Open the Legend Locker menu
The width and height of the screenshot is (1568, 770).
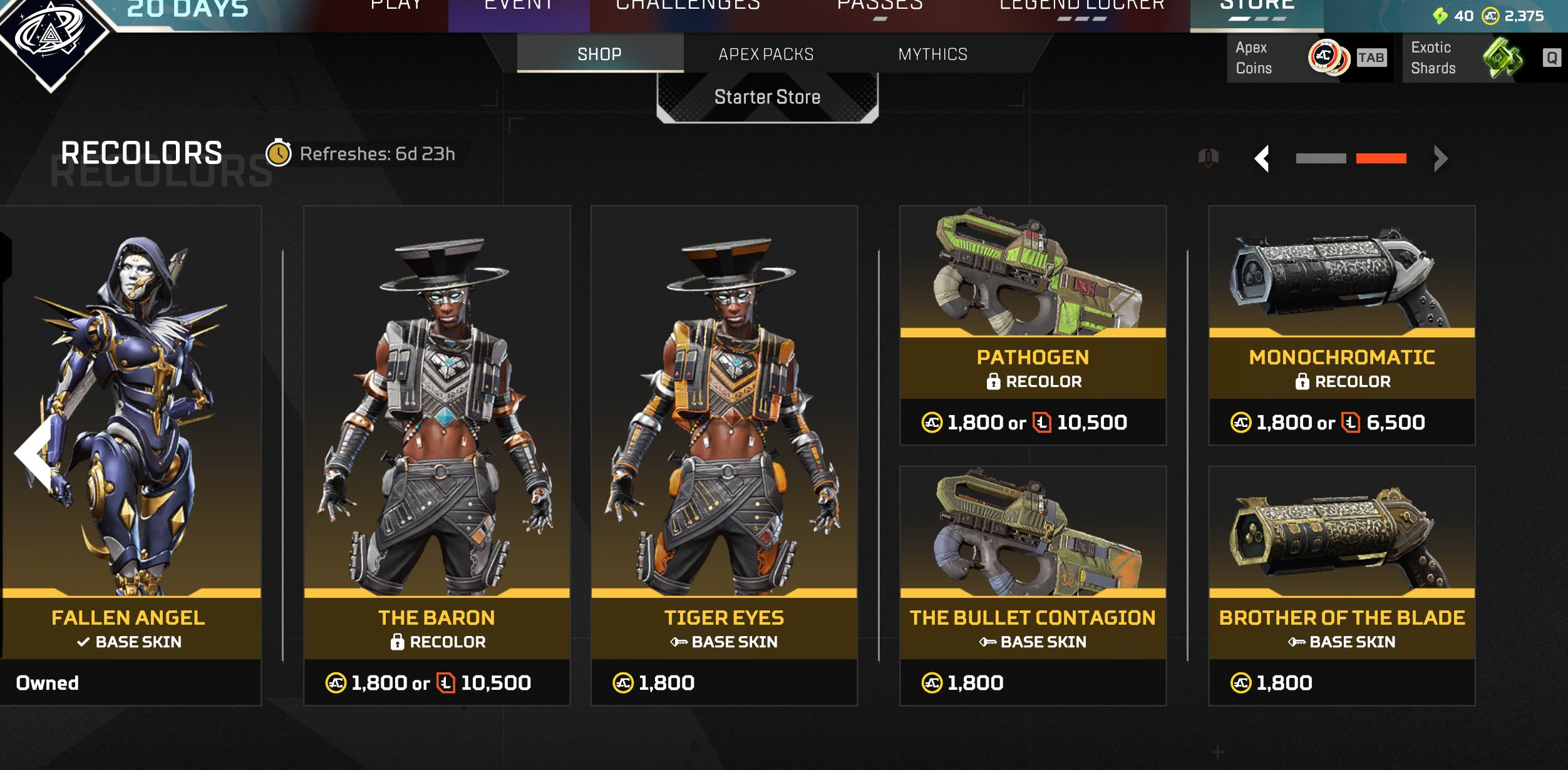click(x=1081, y=6)
